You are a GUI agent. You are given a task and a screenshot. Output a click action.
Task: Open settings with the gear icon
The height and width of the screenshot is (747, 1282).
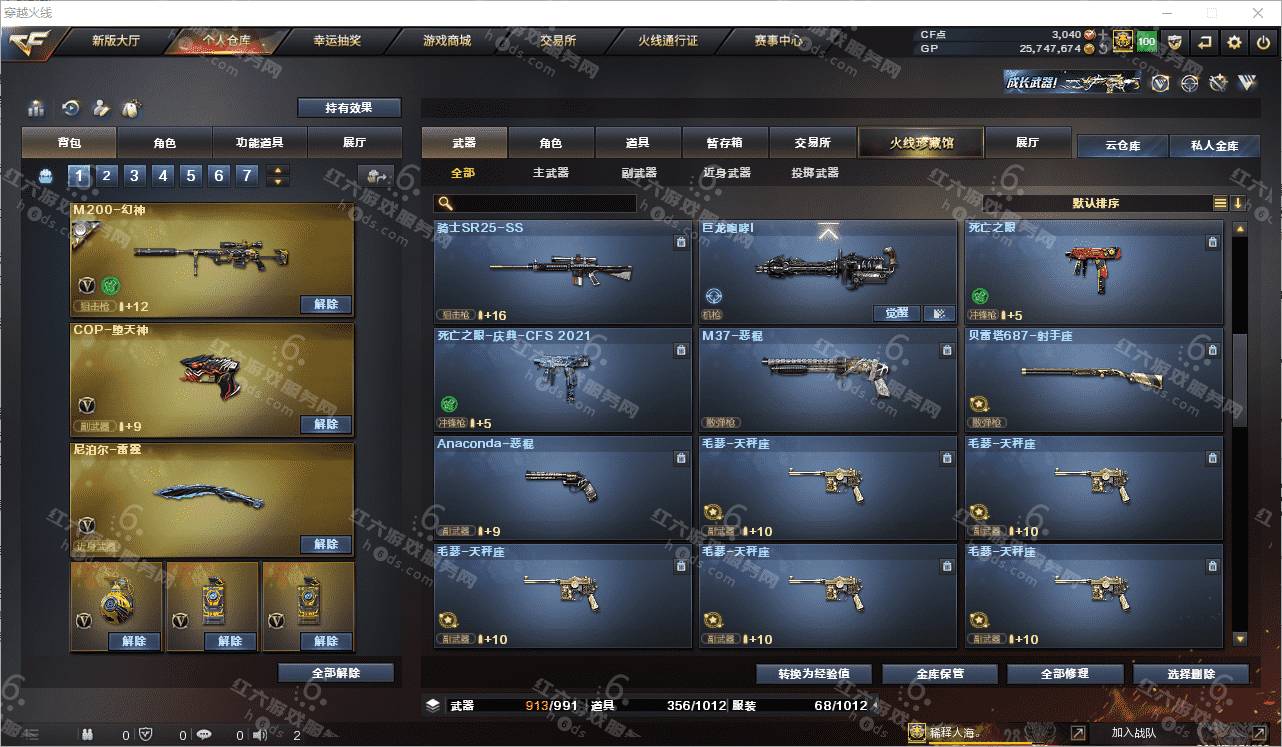pyautogui.click(x=1234, y=42)
